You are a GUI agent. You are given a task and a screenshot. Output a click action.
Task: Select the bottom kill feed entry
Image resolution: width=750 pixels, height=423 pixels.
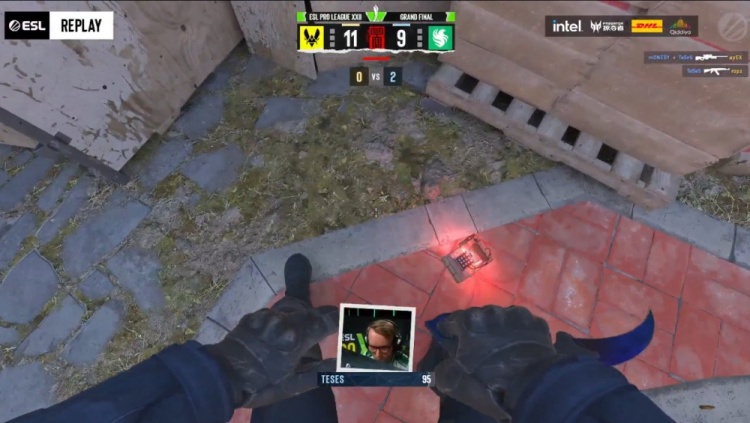click(714, 71)
